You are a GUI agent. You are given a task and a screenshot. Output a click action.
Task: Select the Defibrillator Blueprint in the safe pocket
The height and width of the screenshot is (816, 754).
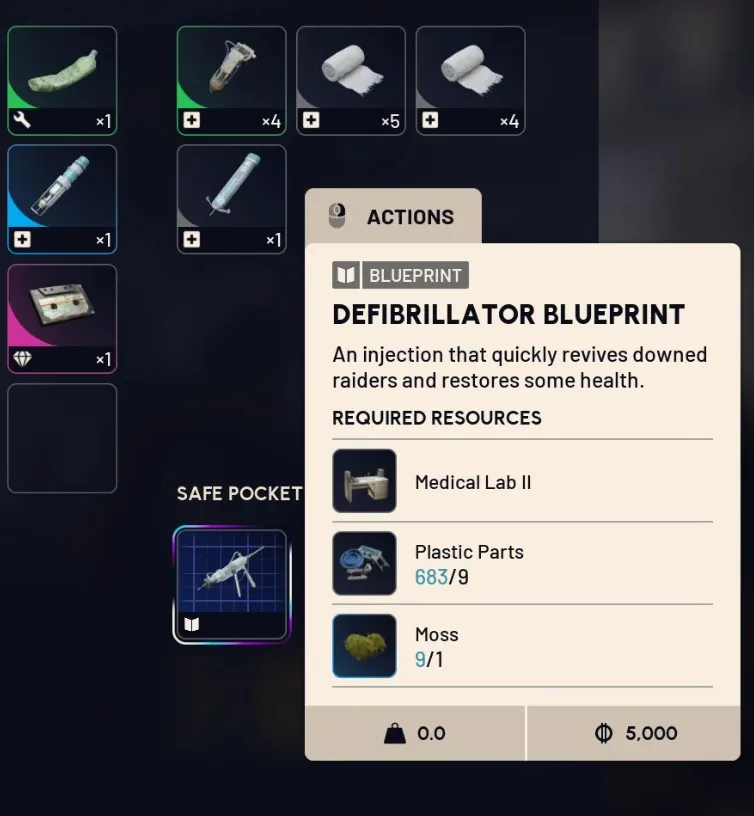231,584
